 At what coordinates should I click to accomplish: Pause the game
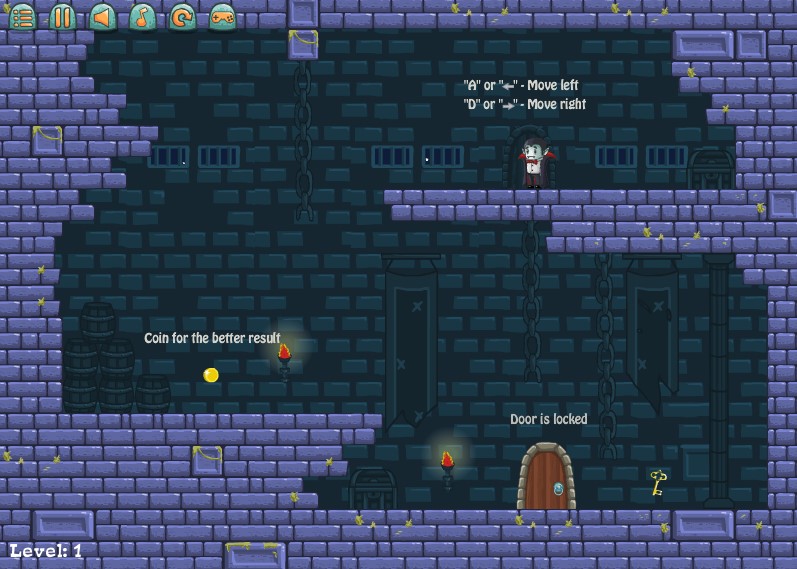tap(62, 16)
